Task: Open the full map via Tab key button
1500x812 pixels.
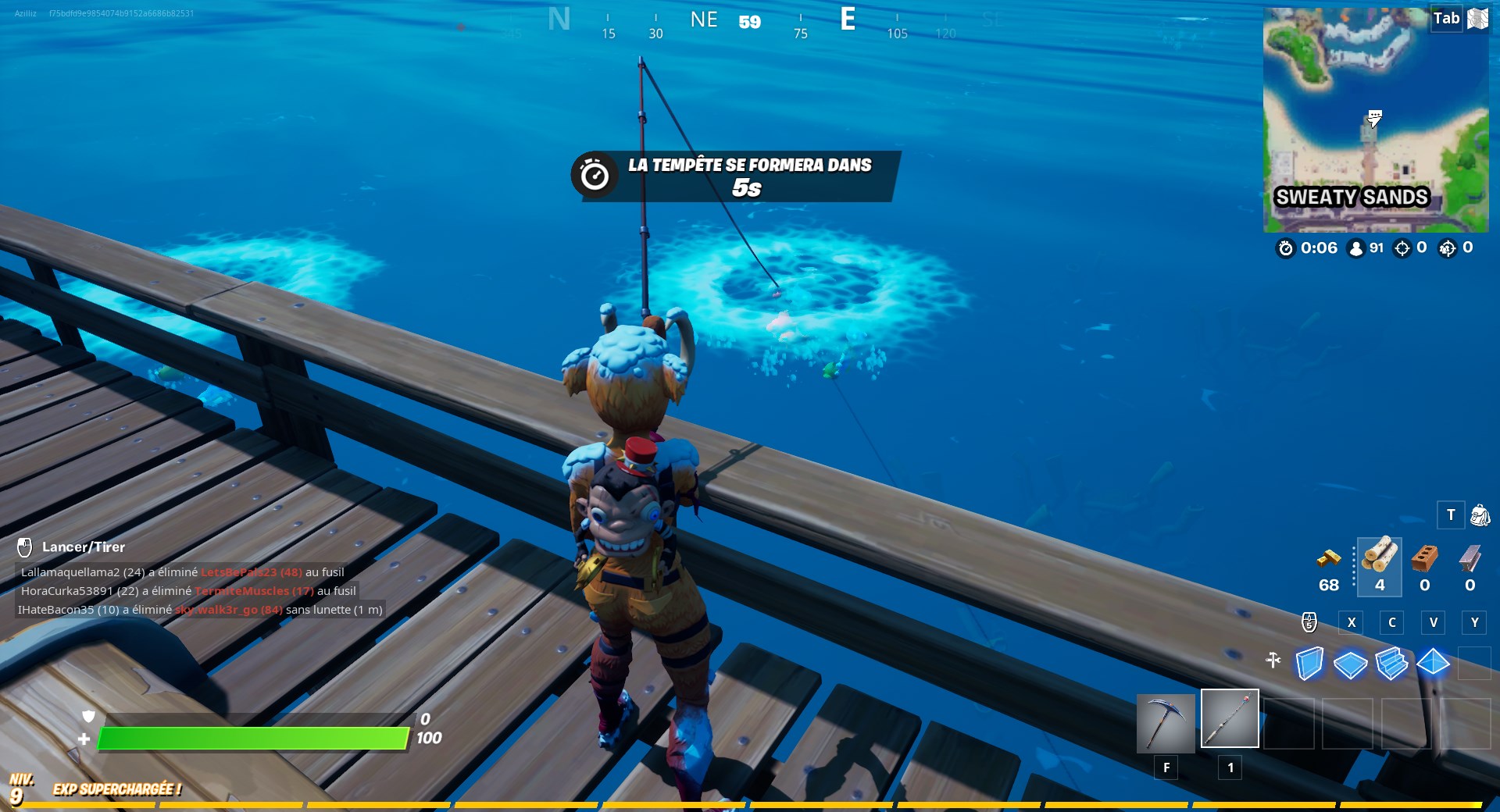Action: (1445, 18)
